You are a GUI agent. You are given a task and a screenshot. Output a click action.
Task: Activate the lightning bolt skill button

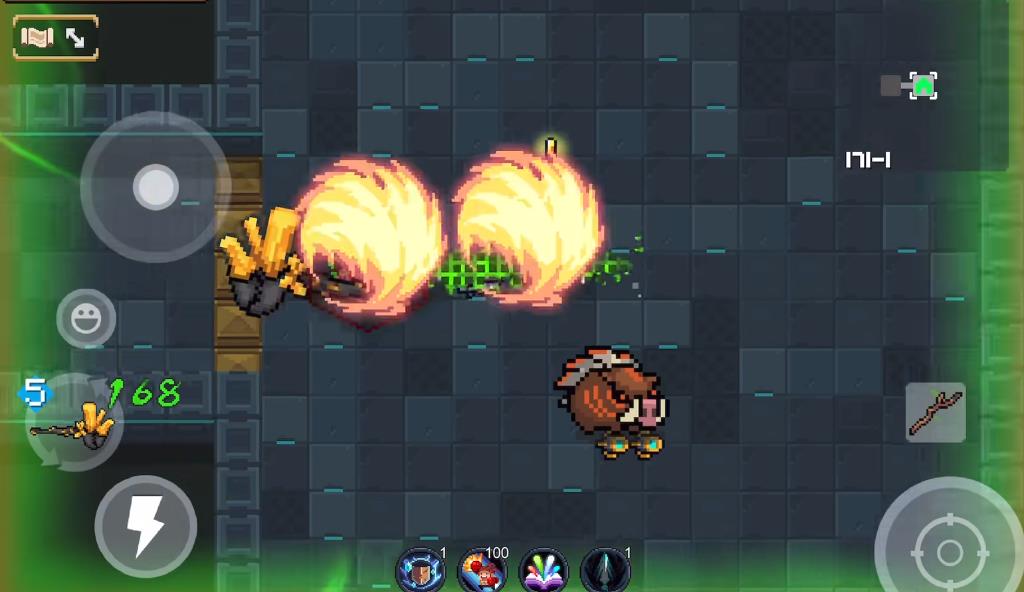pyautogui.click(x=146, y=526)
